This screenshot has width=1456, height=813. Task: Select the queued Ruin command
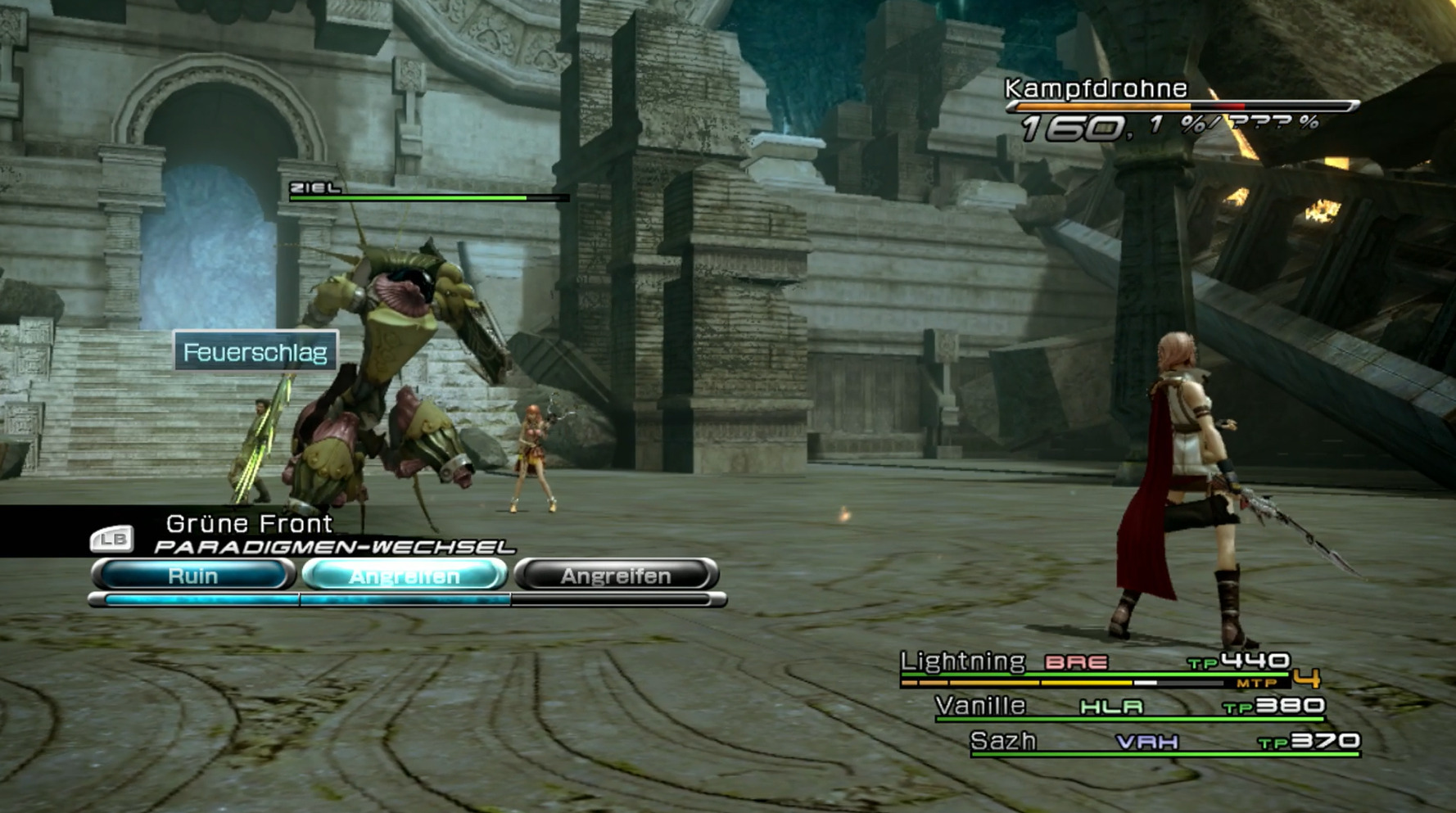pos(193,576)
